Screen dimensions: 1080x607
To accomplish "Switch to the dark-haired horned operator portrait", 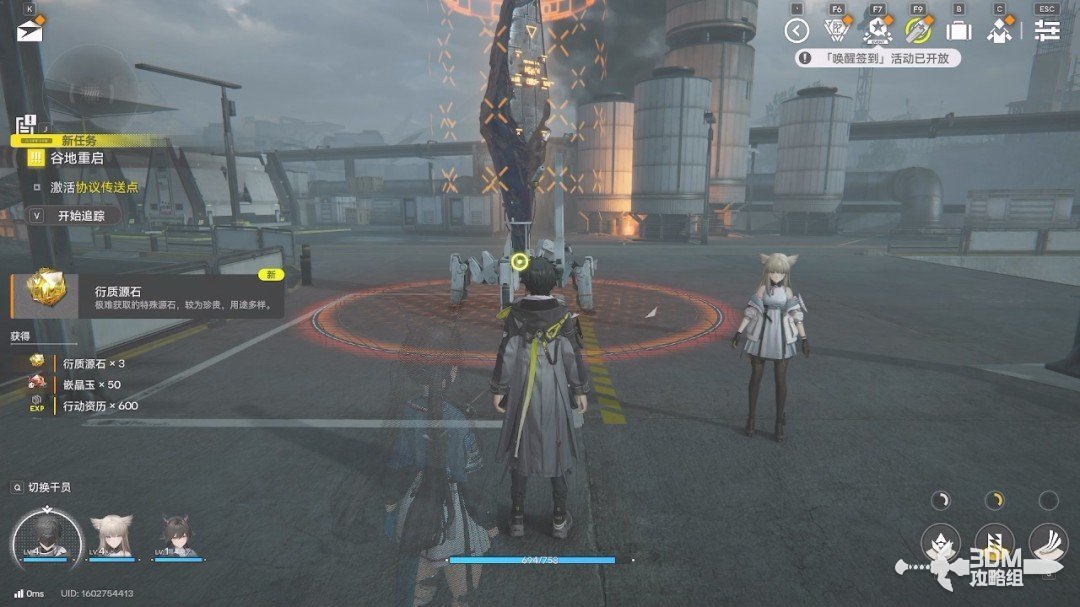I will coord(175,537).
